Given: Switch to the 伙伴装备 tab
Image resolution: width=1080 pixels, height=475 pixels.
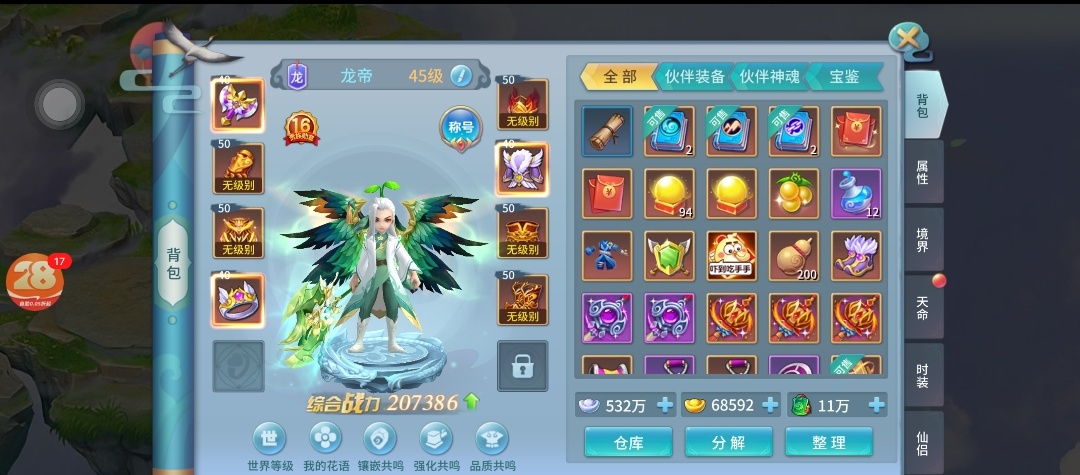Looking at the screenshot, I should coord(695,77).
